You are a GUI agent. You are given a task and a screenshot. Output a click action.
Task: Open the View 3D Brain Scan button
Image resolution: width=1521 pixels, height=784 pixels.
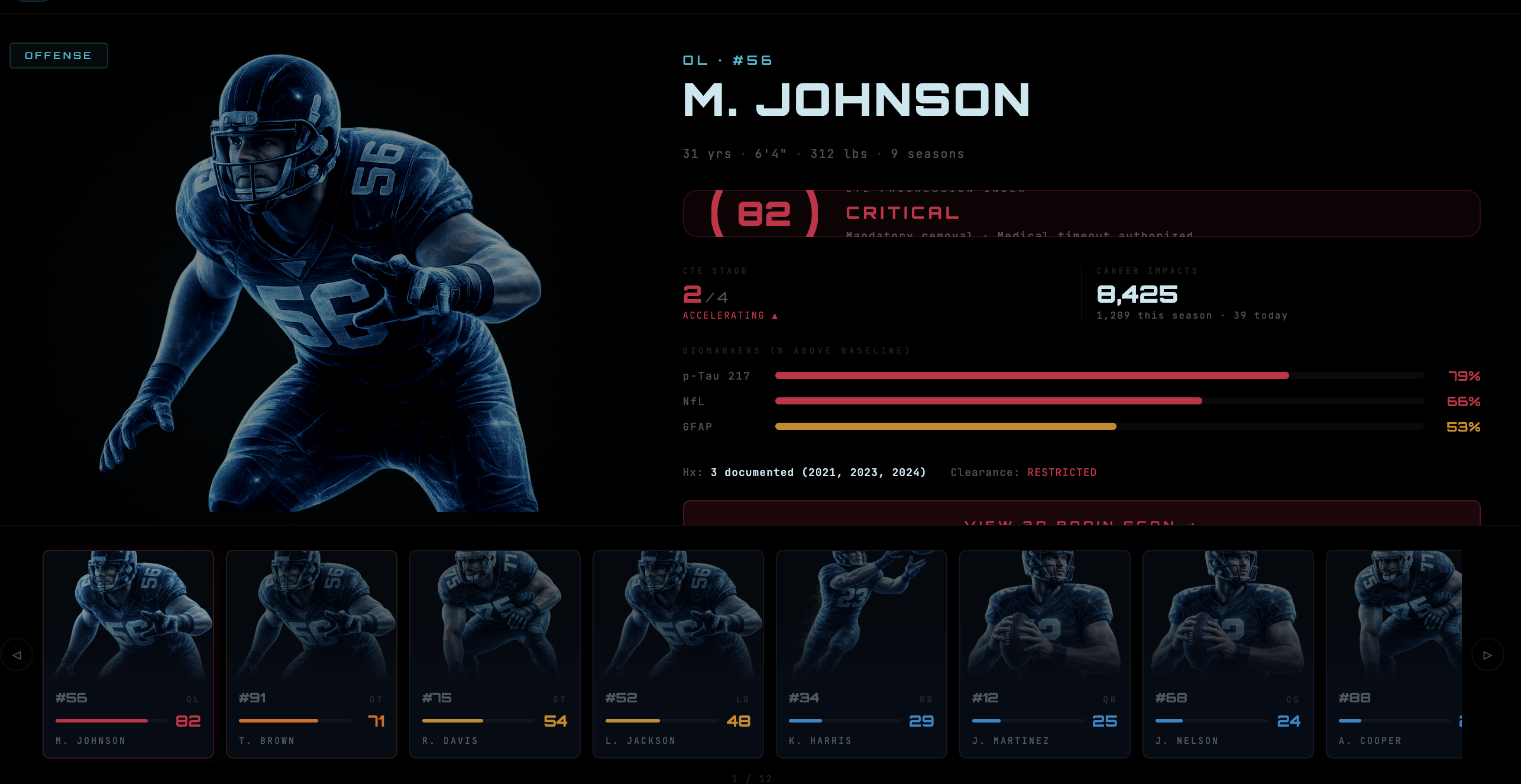click(1081, 514)
